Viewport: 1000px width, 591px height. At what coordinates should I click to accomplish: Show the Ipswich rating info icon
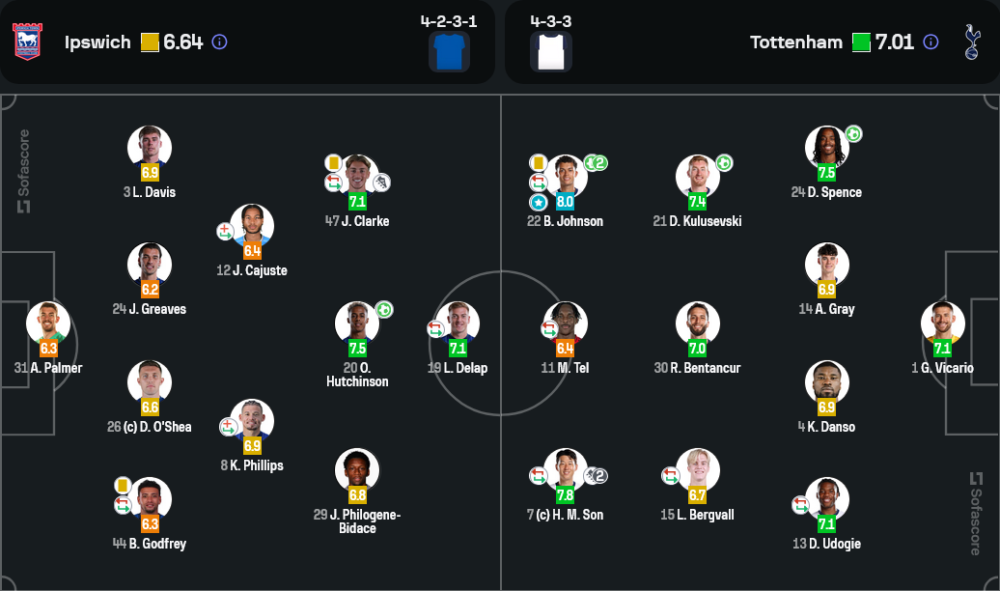[220, 42]
